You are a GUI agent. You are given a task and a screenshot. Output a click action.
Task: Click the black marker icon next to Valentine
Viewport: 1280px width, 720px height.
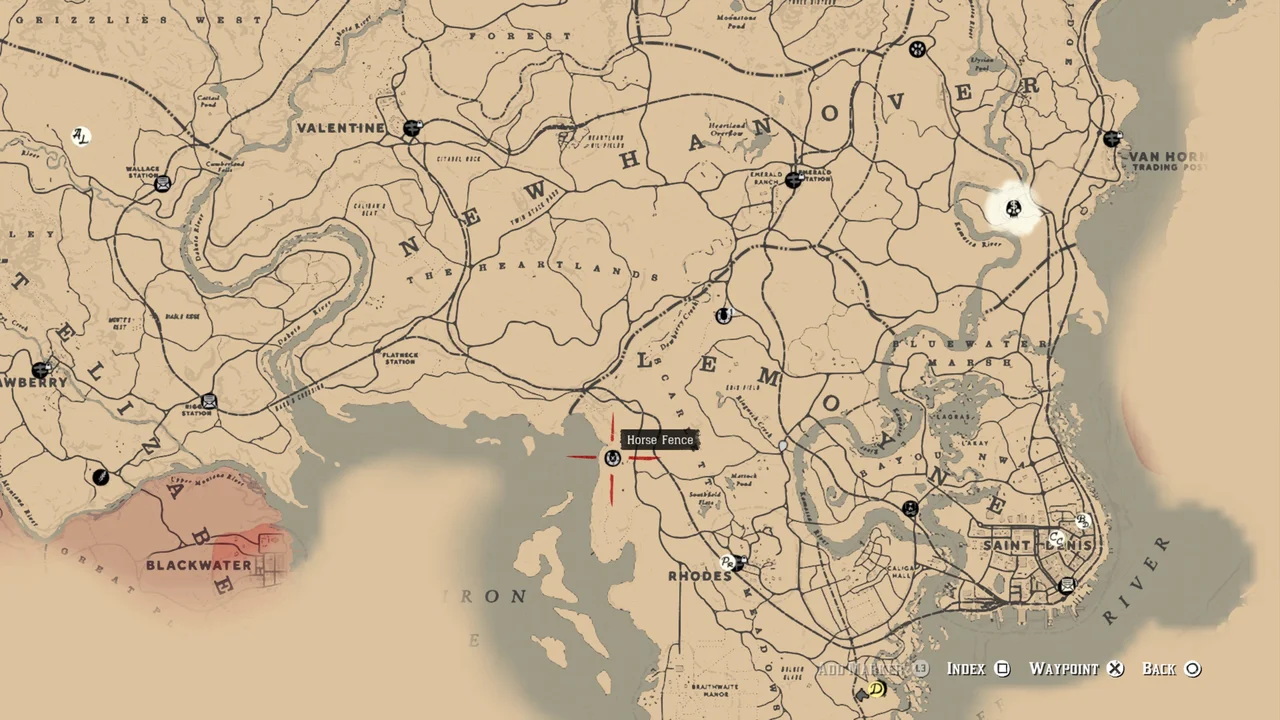pos(413,128)
